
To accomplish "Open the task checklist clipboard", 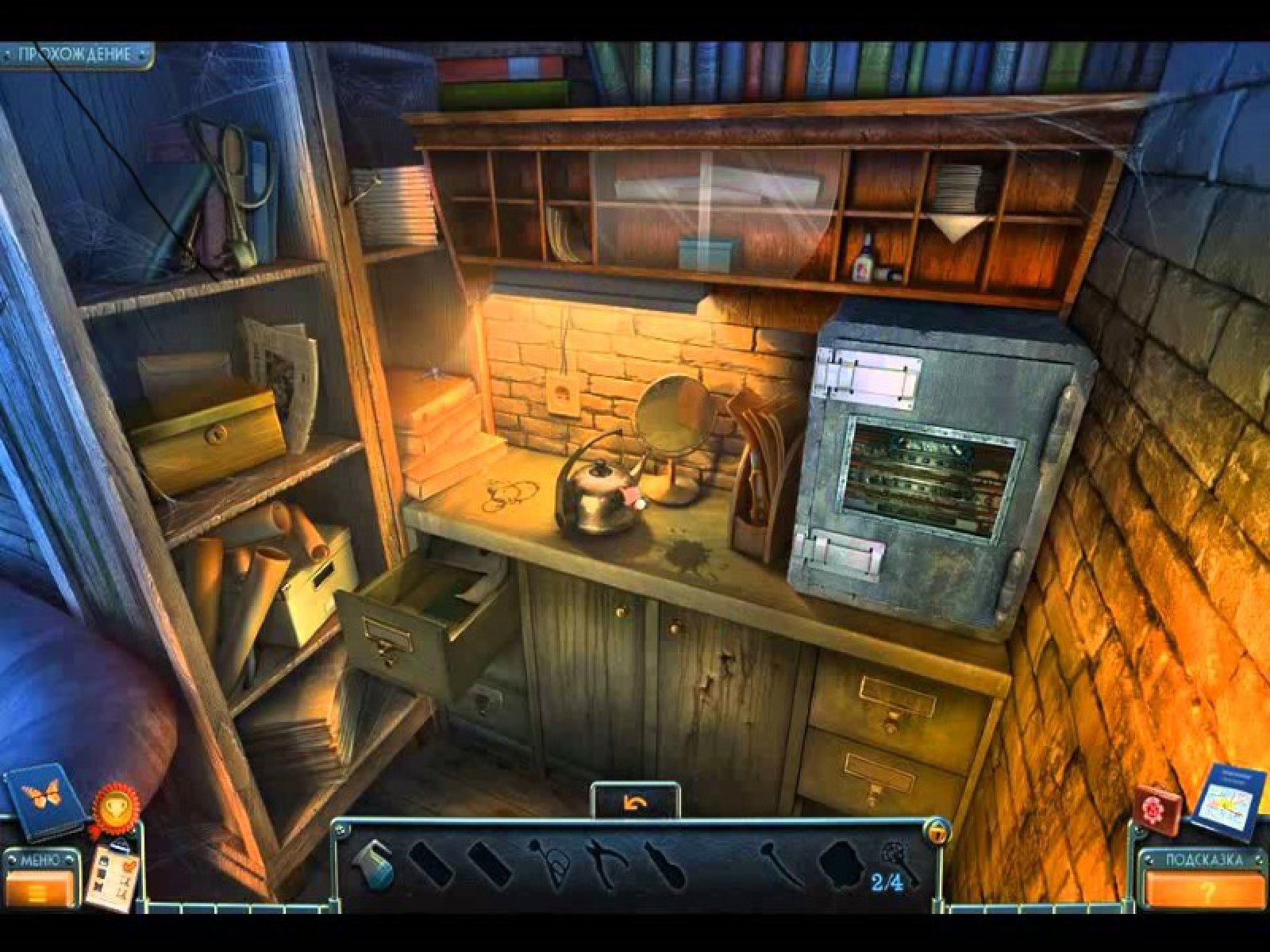I will coord(113,875).
